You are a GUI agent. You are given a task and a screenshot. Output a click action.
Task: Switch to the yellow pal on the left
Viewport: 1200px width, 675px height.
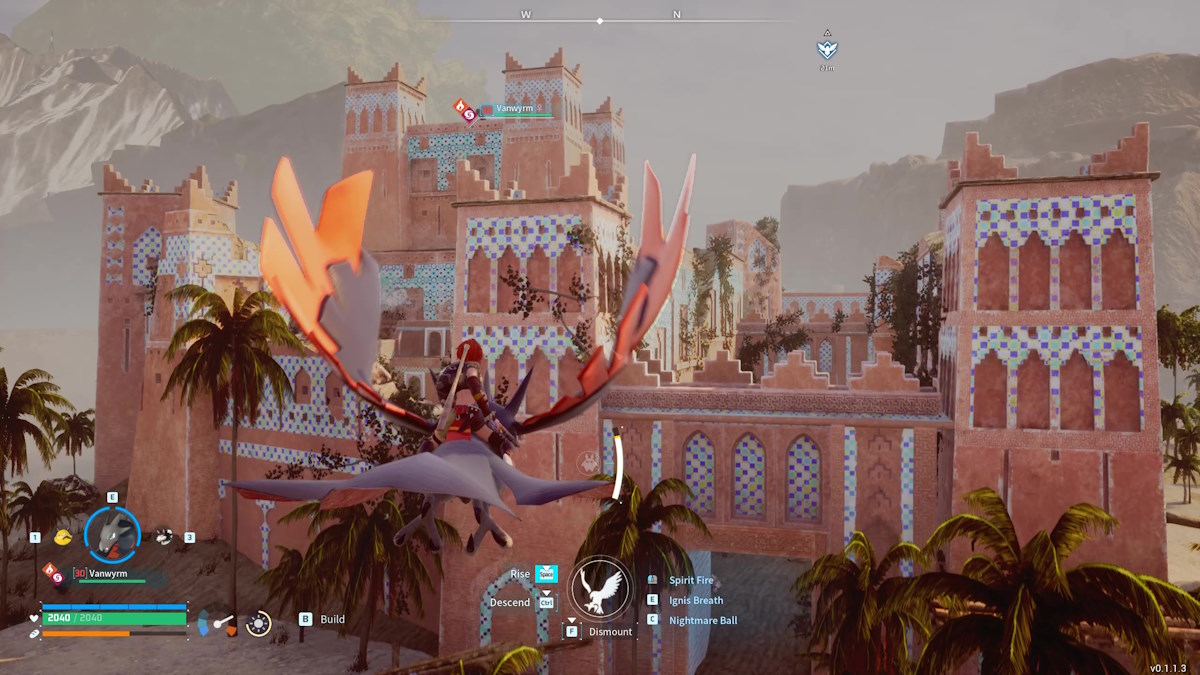63,537
